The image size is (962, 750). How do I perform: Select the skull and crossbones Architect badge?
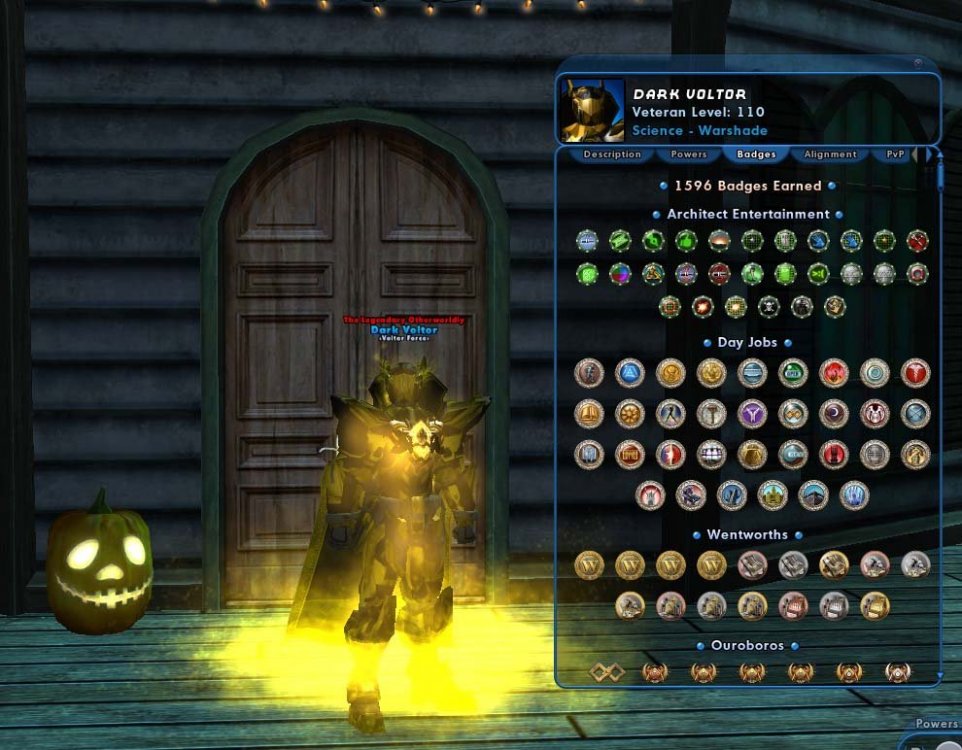(x=768, y=307)
